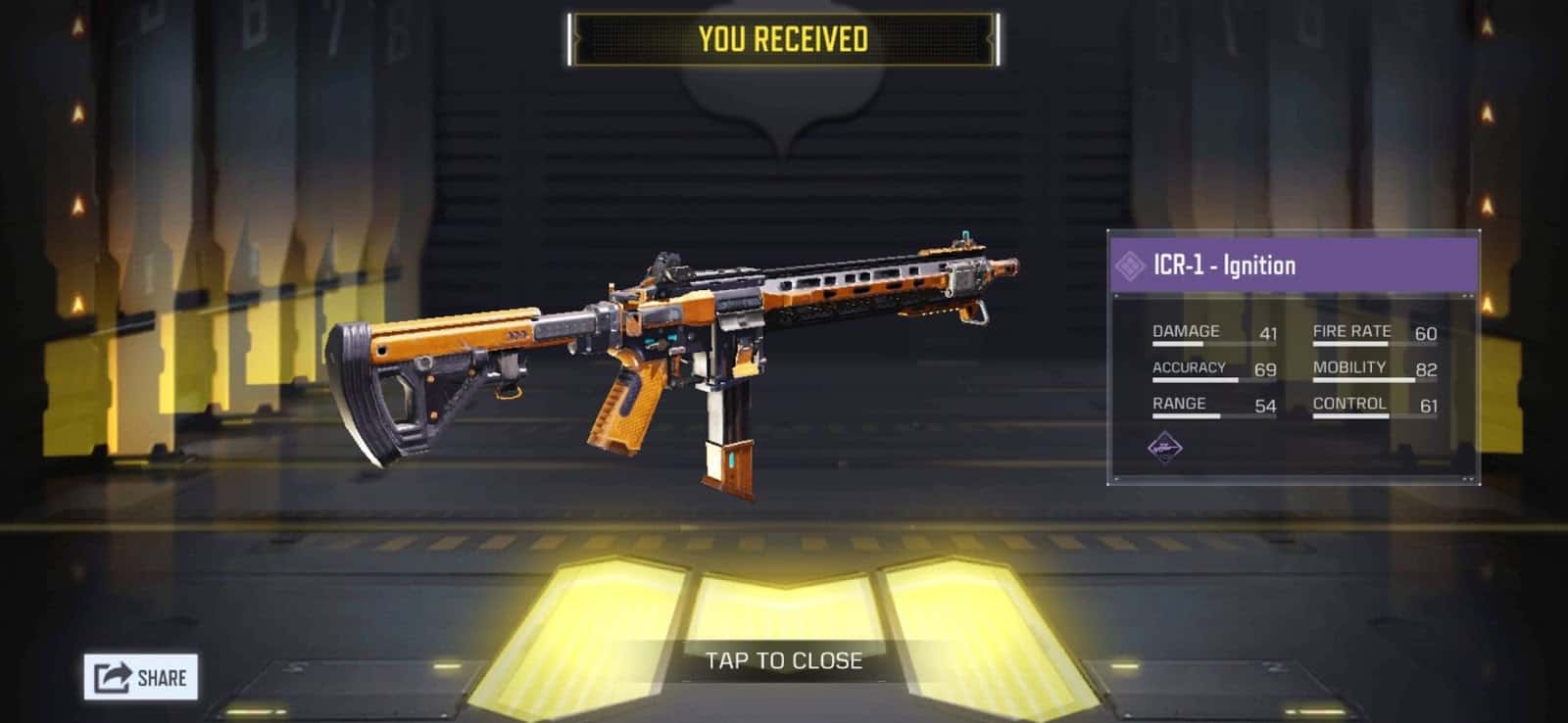
Task: Click the MOBILITY stat progress bar showing 82
Action: [1362, 380]
